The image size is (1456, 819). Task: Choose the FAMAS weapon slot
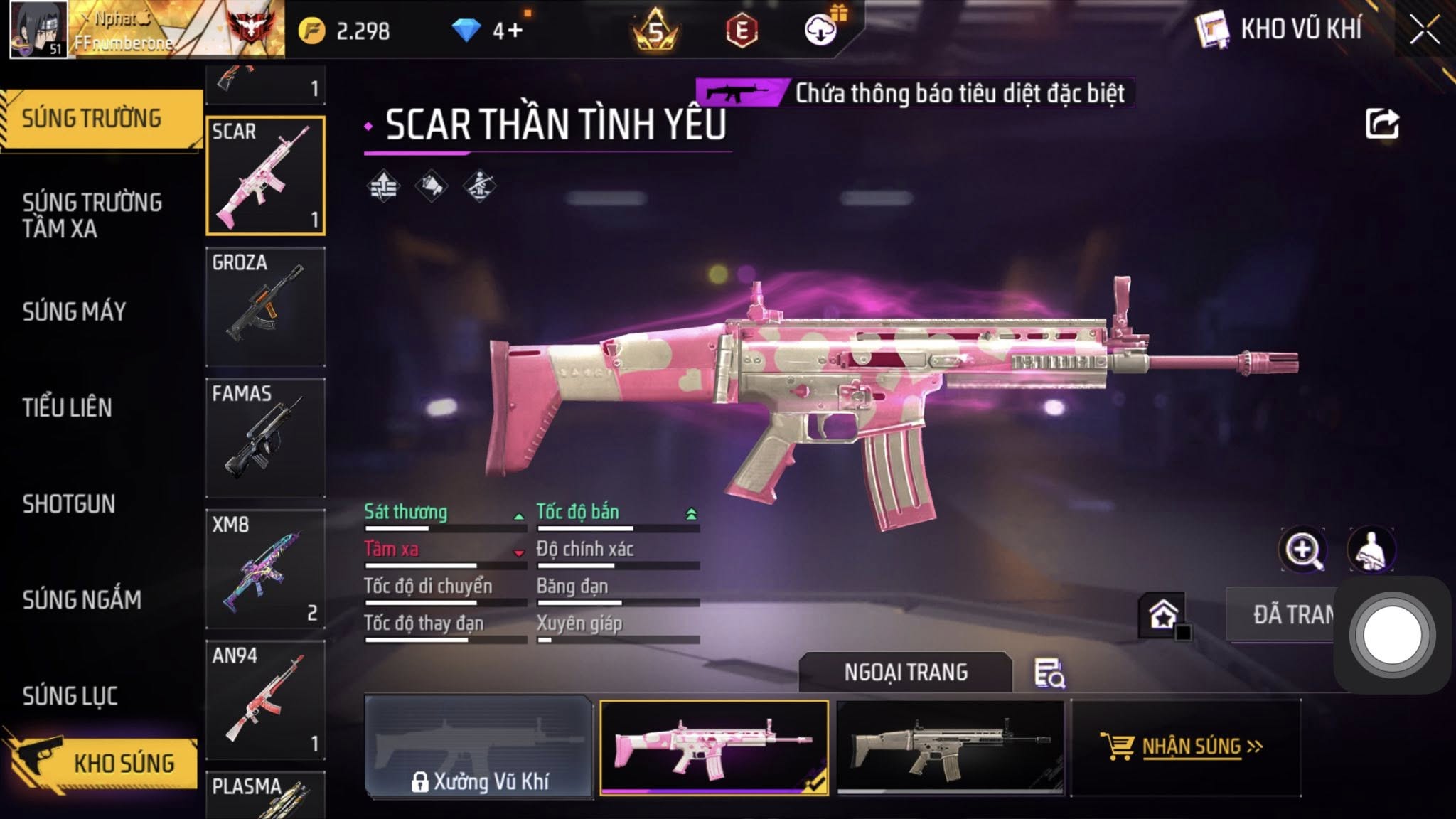265,437
